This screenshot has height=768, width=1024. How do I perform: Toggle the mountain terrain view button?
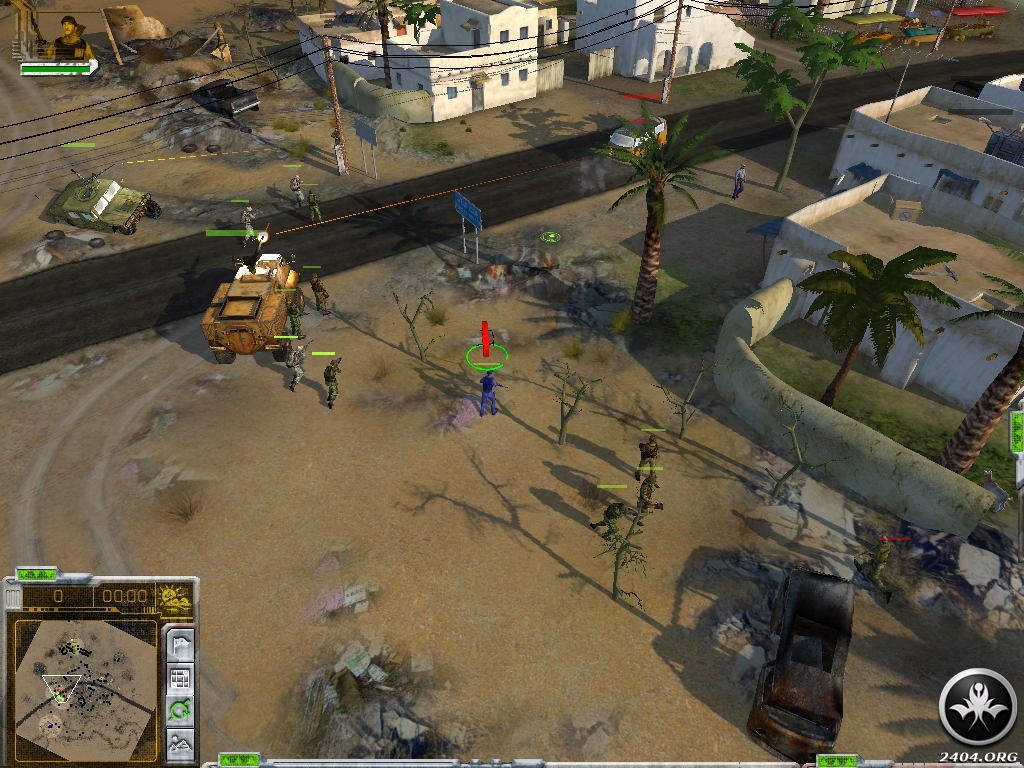180,743
